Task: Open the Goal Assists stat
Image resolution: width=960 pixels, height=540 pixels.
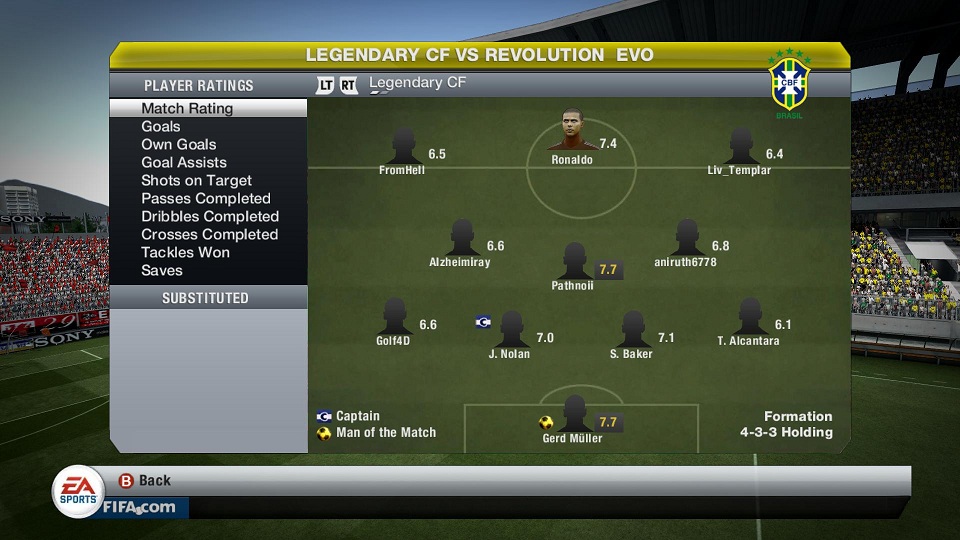Action: 184,162
